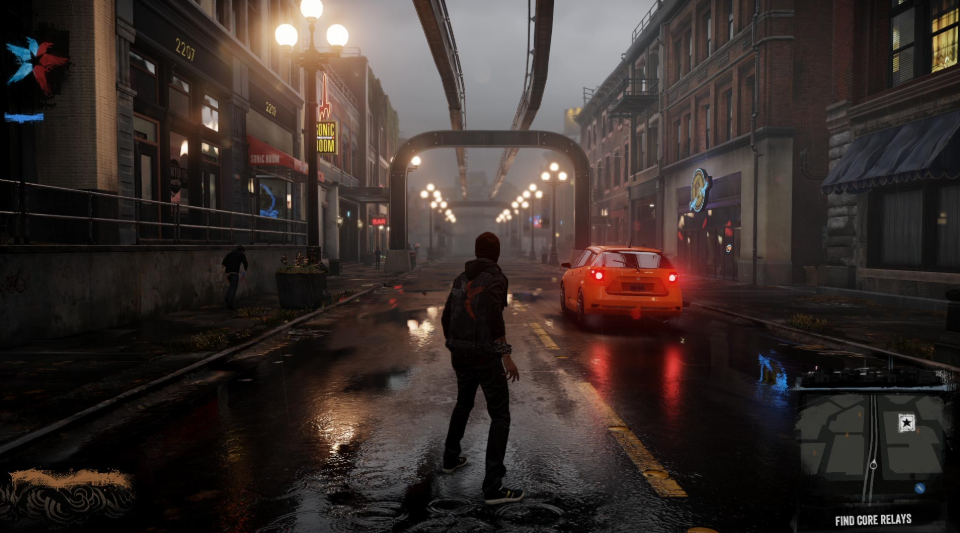Click the blue circle marker on the minimap
This screenshot has height=533, width=960.
coord(919,488)
